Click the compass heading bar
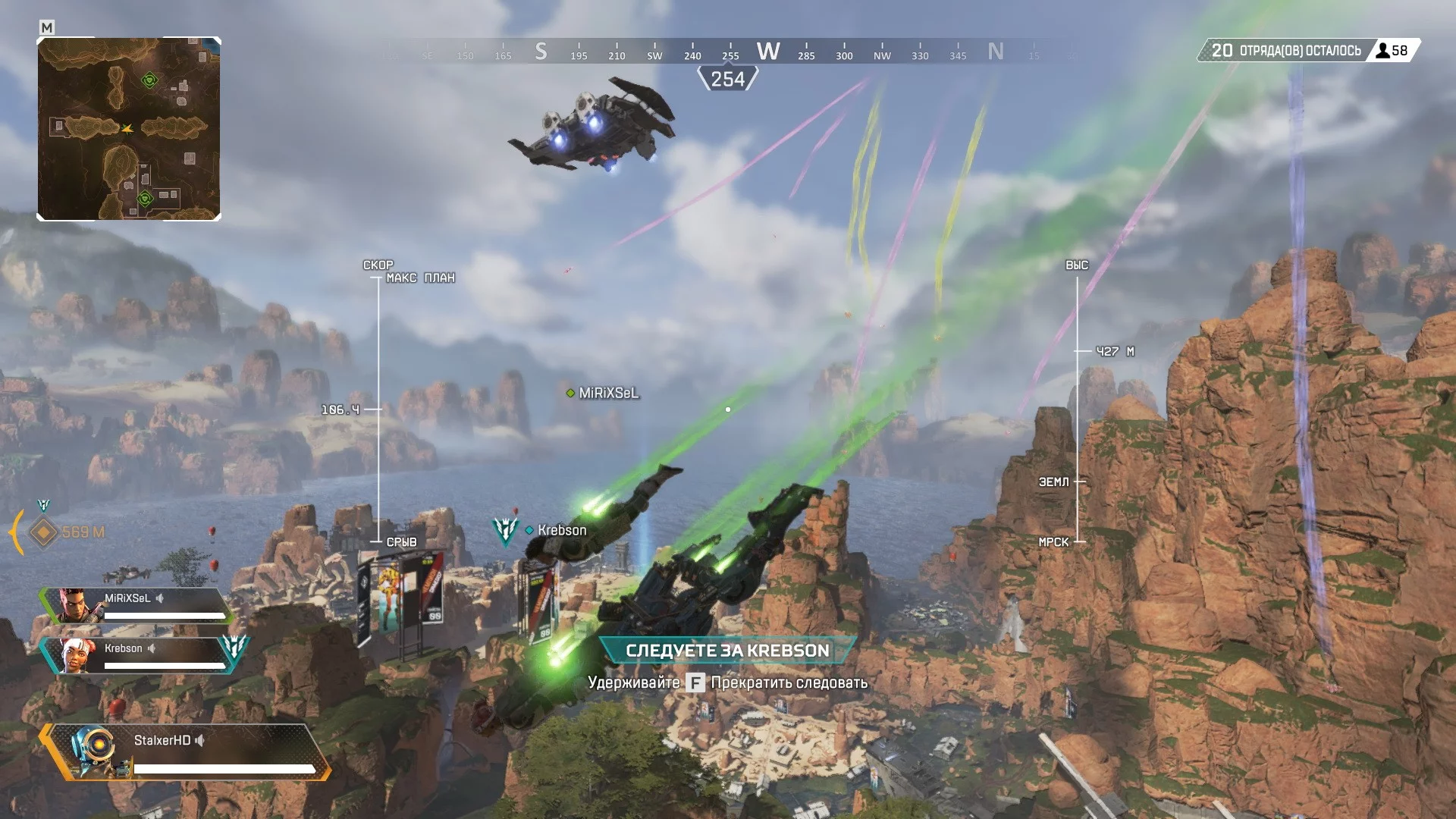Viewport: 1456px width, 819px height. pyautogui.click(x=728, y=52)
